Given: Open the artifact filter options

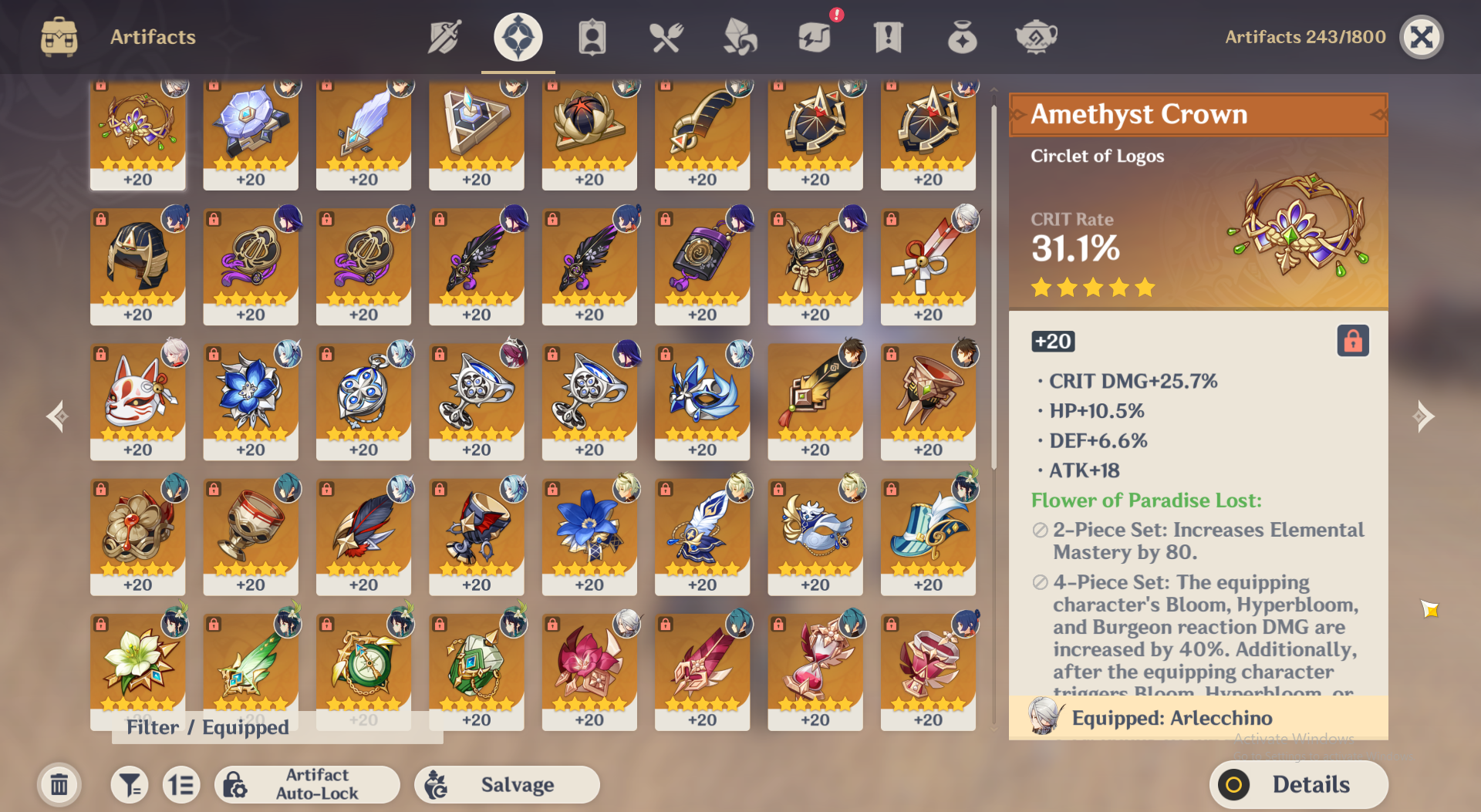Looking at the screenshot, I should click(x=129, y=785).
